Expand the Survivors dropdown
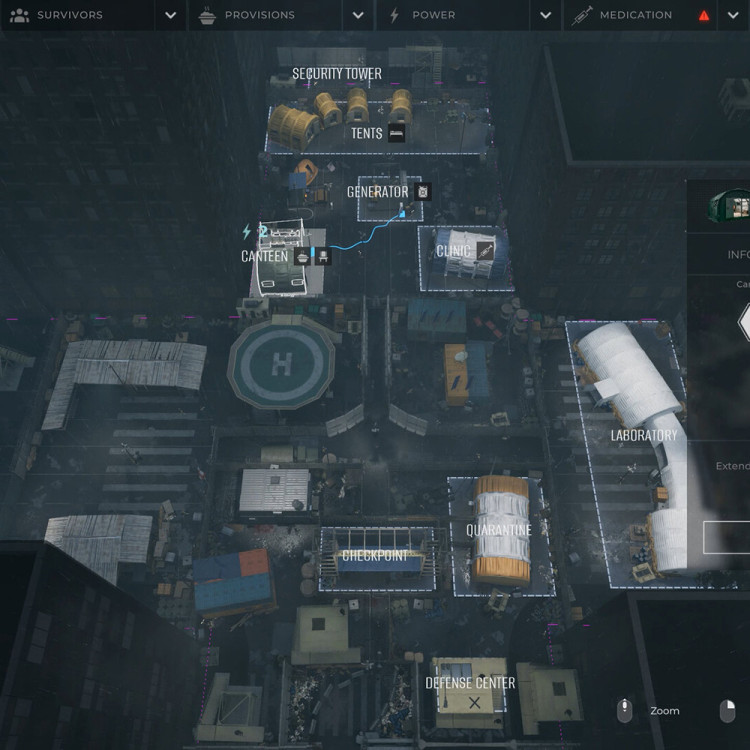 [x=171, y=15]
